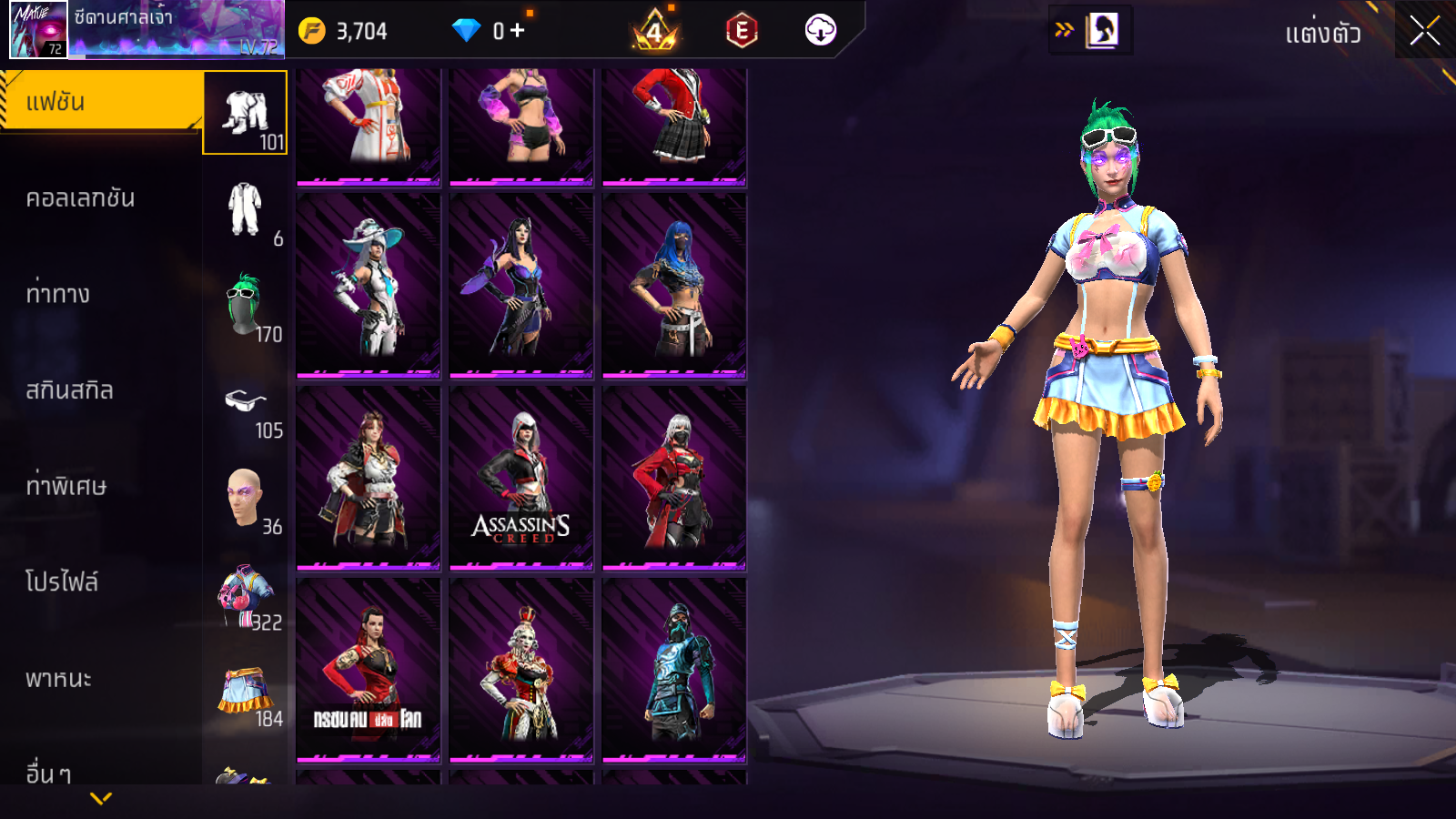Open the jacket tops category icon
The image size is (1456, 819).
(x=245, y=594)
